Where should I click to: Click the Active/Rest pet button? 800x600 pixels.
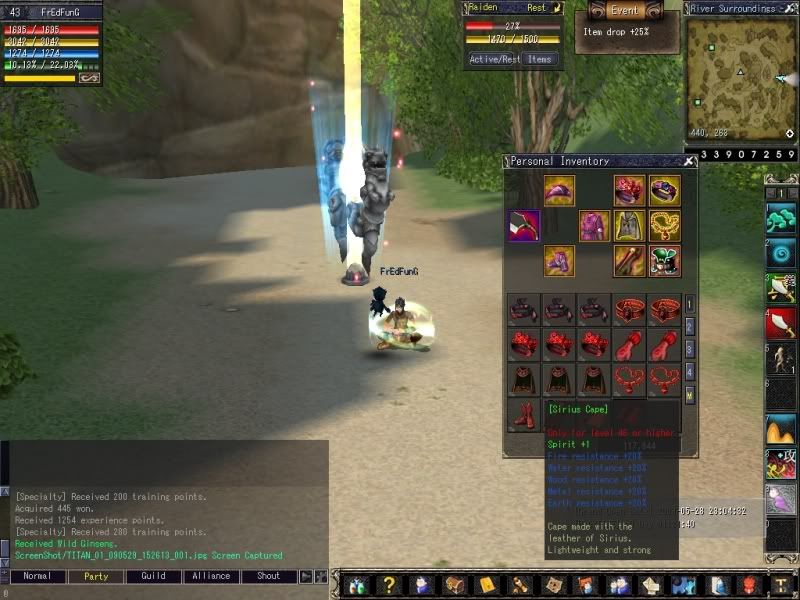pos(493,59)
